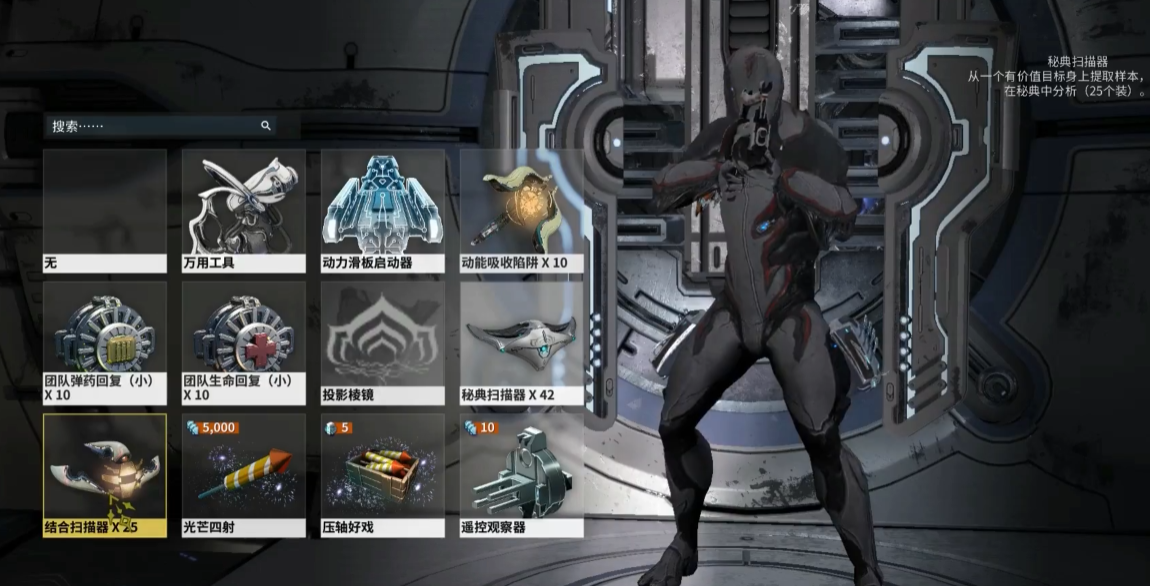Image resolution: width=1150 pixels, height=586 pixels.
Task: Select 团队弹药回复(小) X 10
Action: [x=105, y=343]
